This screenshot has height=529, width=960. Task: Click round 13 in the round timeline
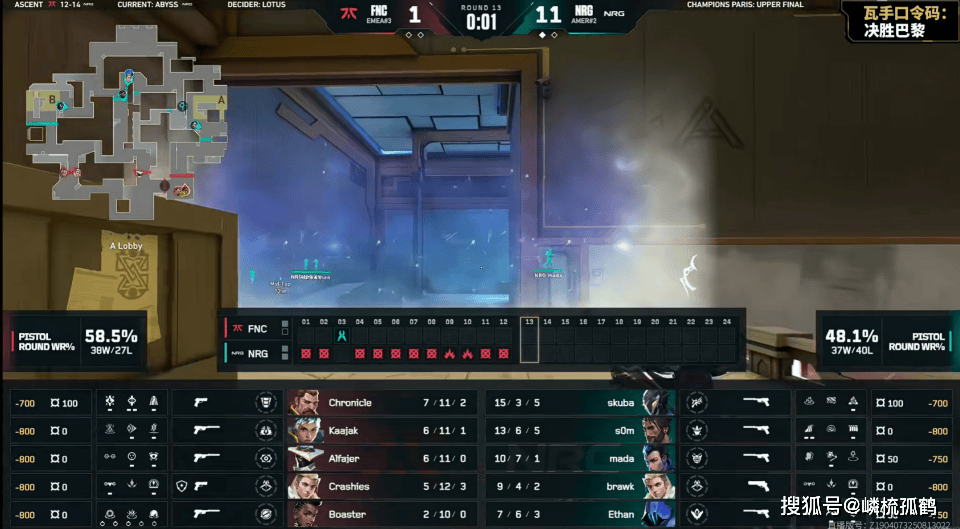[529, 338]
